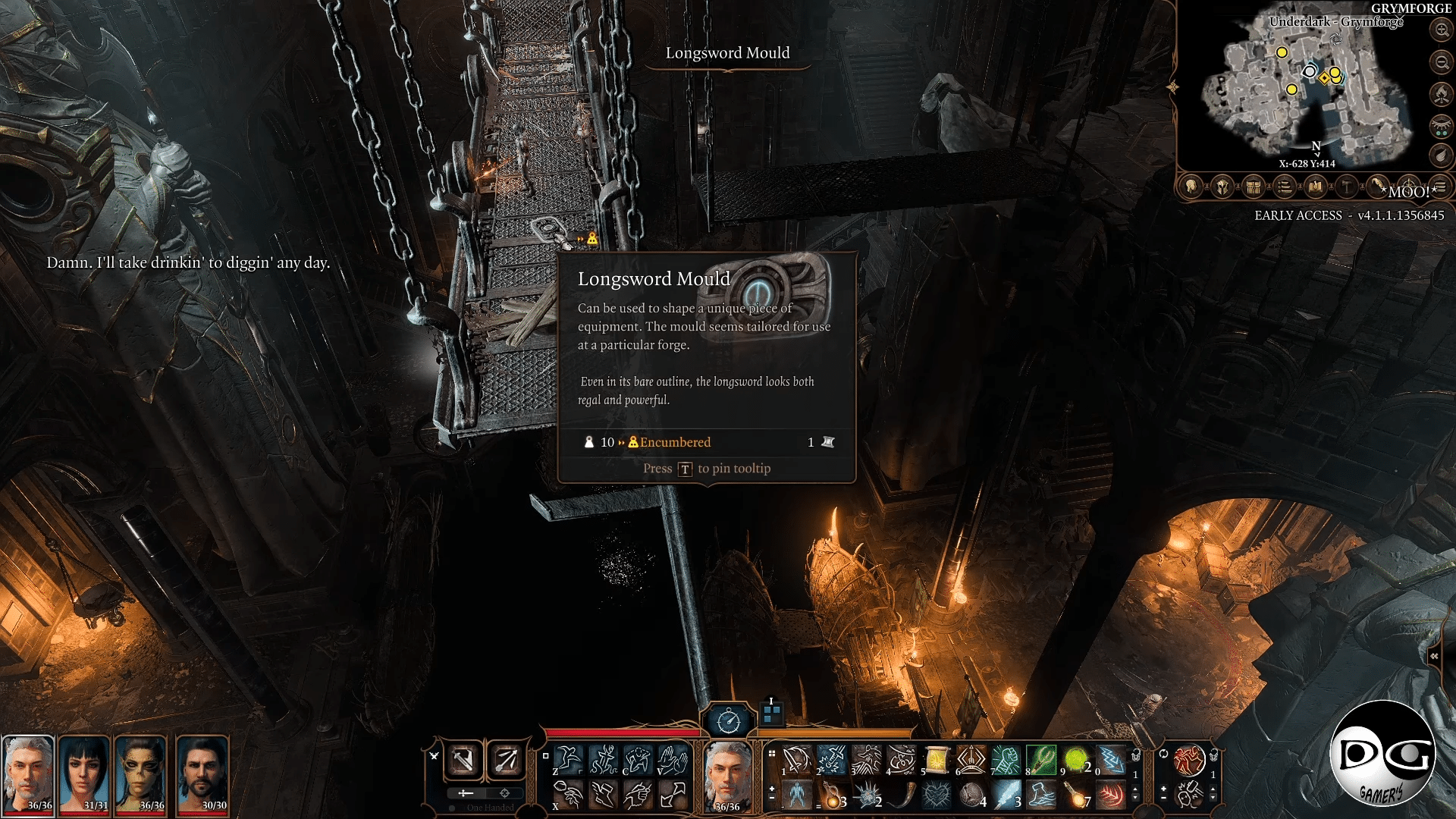Select the fourth party member's portrait

click(202, 773)
